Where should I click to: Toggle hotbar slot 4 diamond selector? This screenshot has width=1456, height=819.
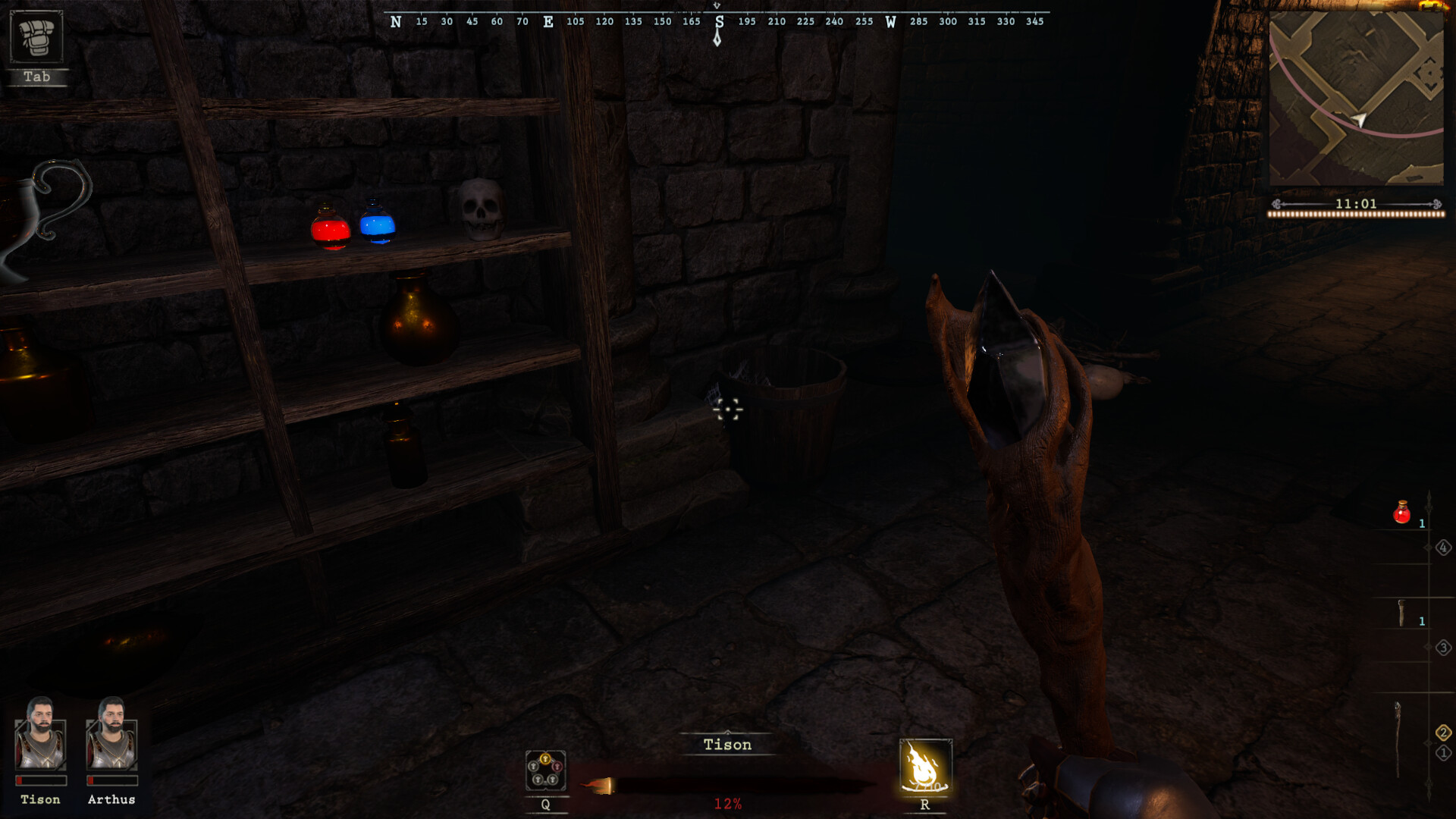(x=1444, y=548)
